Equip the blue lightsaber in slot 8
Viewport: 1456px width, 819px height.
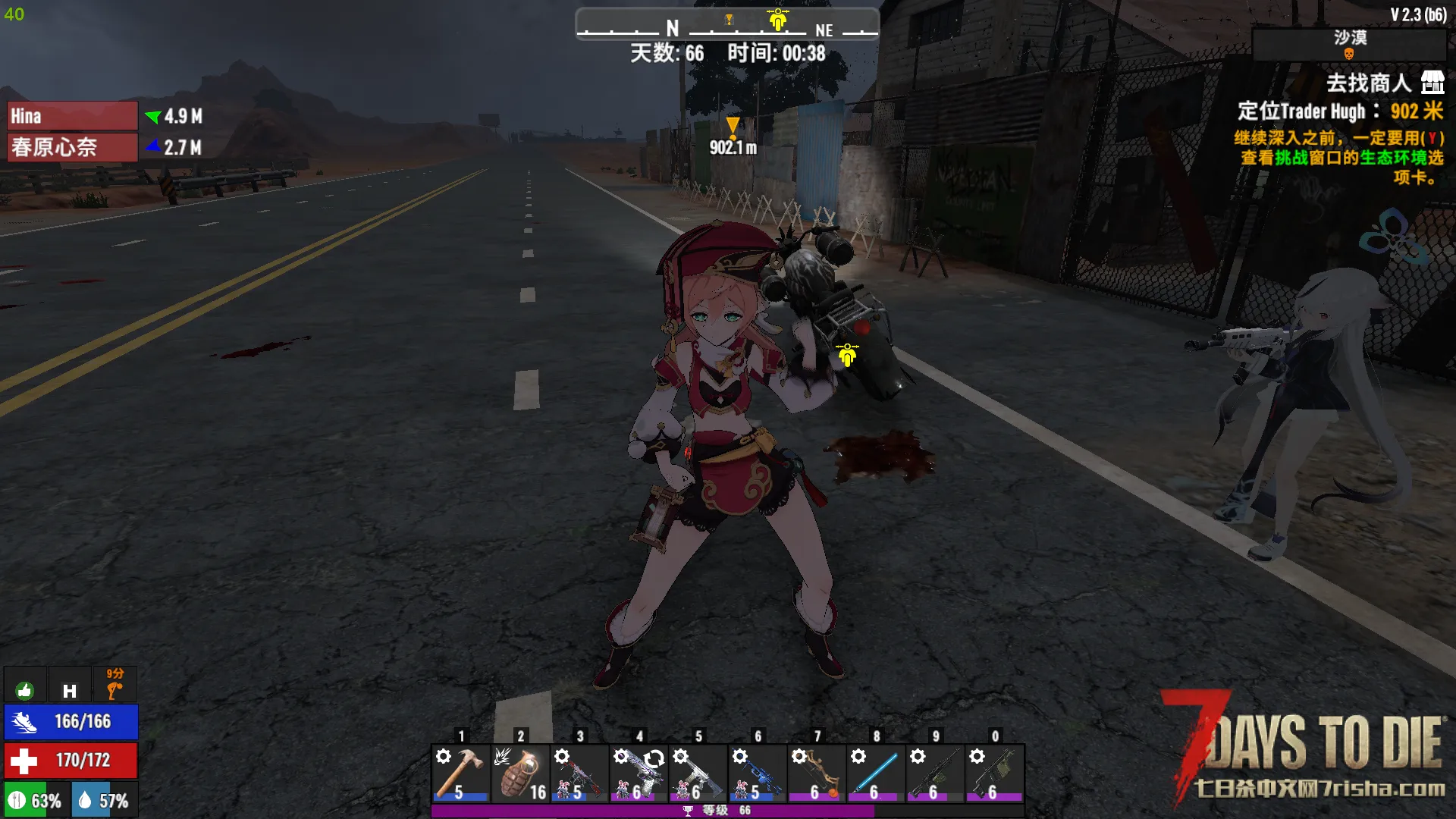(876, 773)
